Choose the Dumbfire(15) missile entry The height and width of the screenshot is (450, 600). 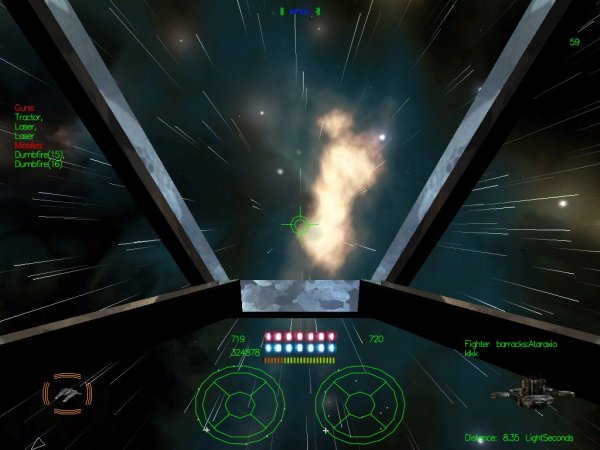pos(39,155)
